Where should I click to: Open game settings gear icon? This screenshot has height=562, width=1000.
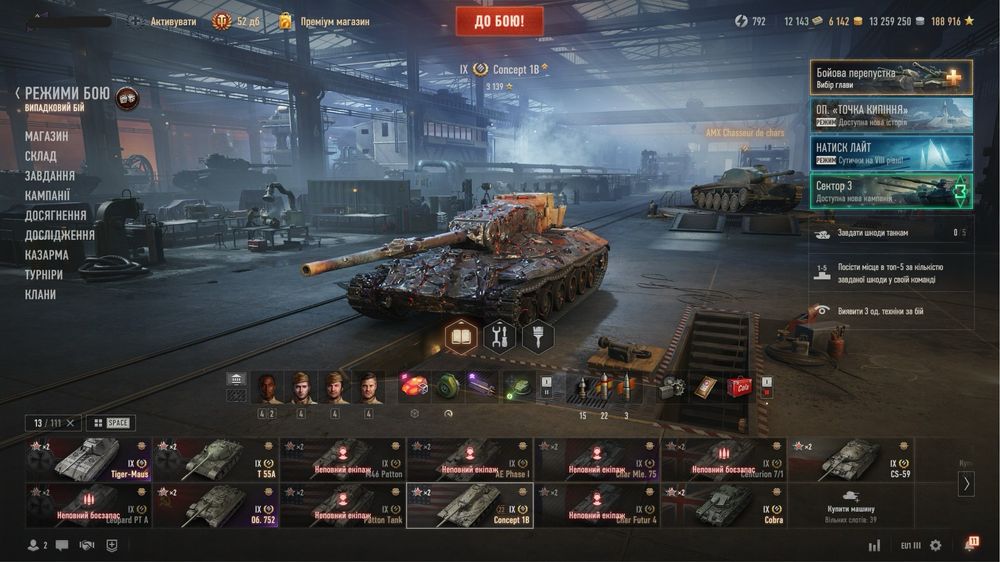tap(936, 545)
